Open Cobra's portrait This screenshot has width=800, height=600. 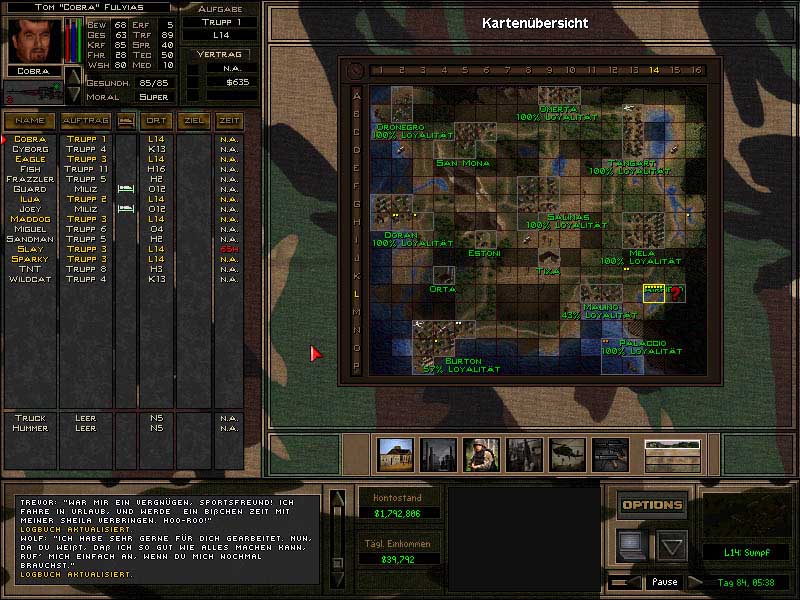coord(29,40)
